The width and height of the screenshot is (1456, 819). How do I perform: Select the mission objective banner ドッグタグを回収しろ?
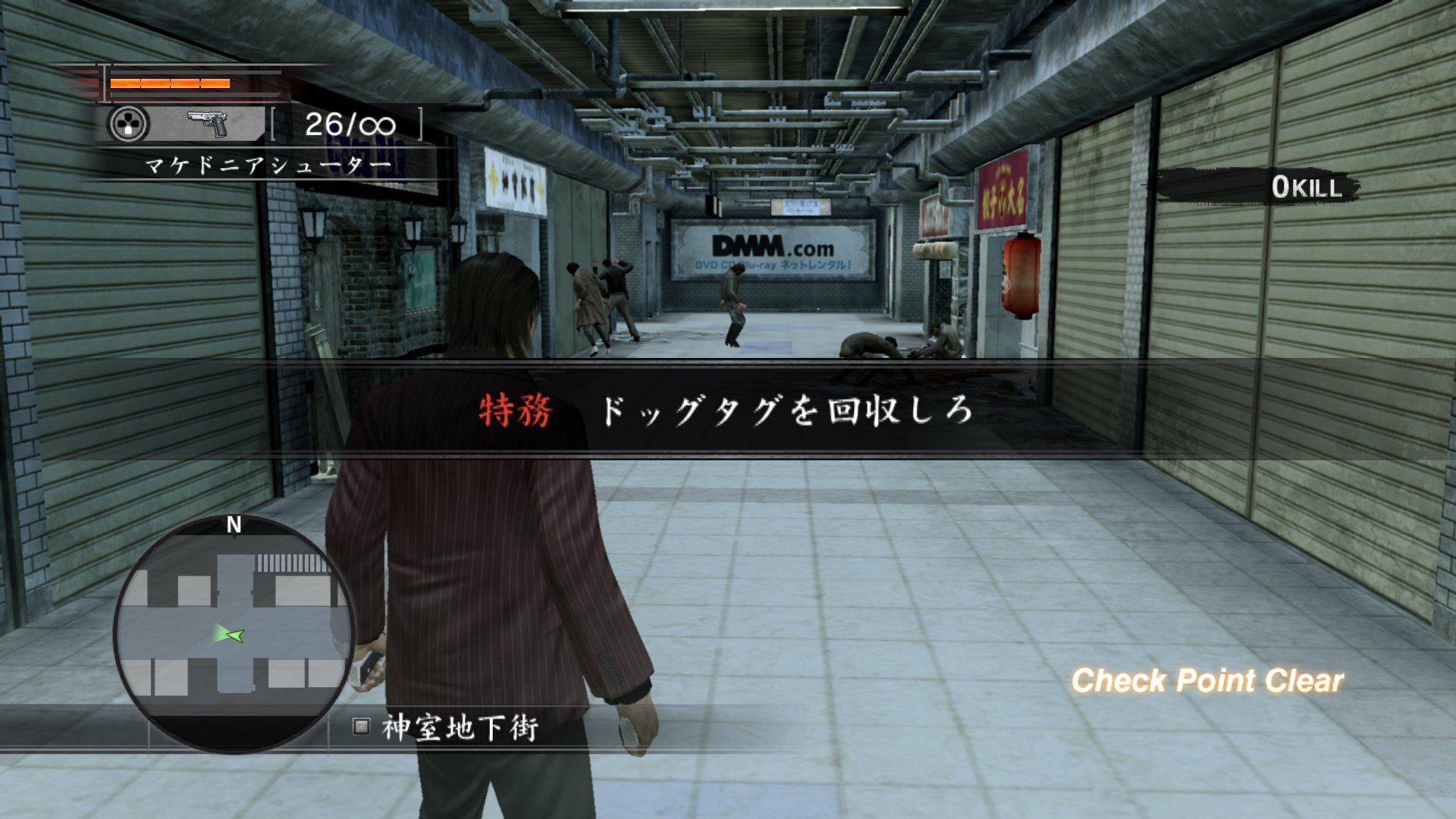click(x=786, y=410)
